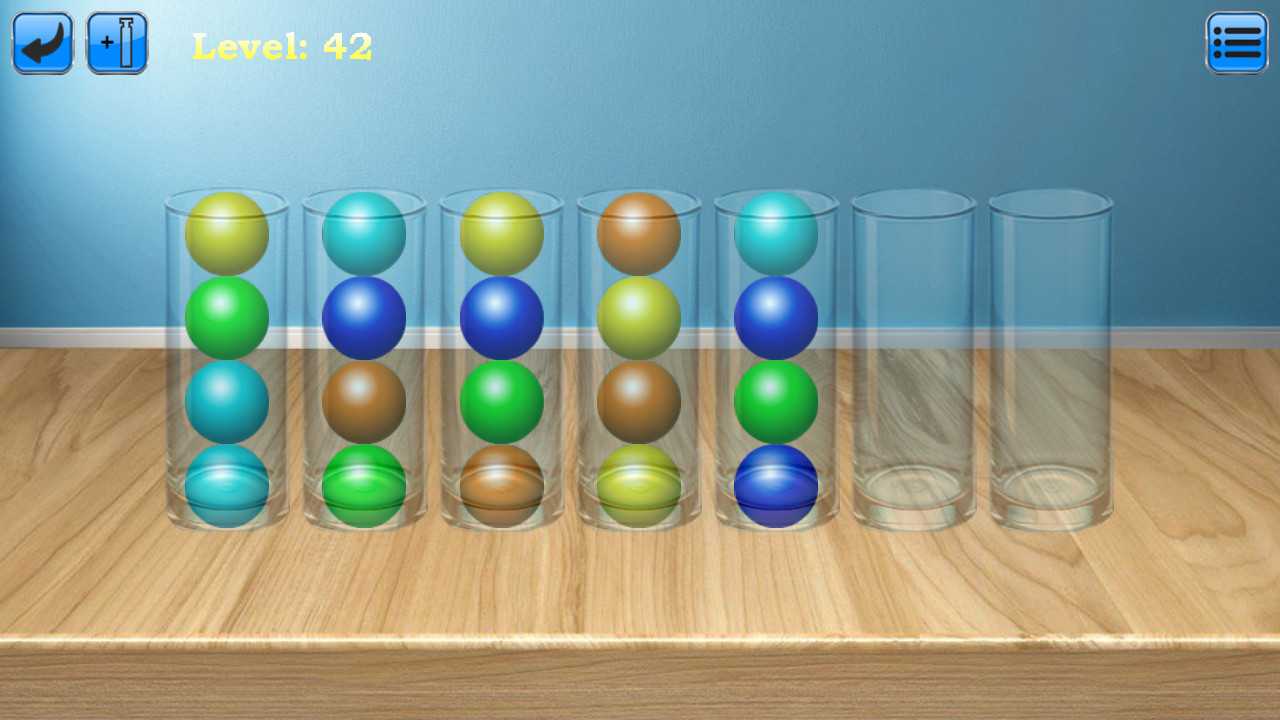Select the yellow ball in the fourth tube

pyautogui.click(x=640, y=316)
